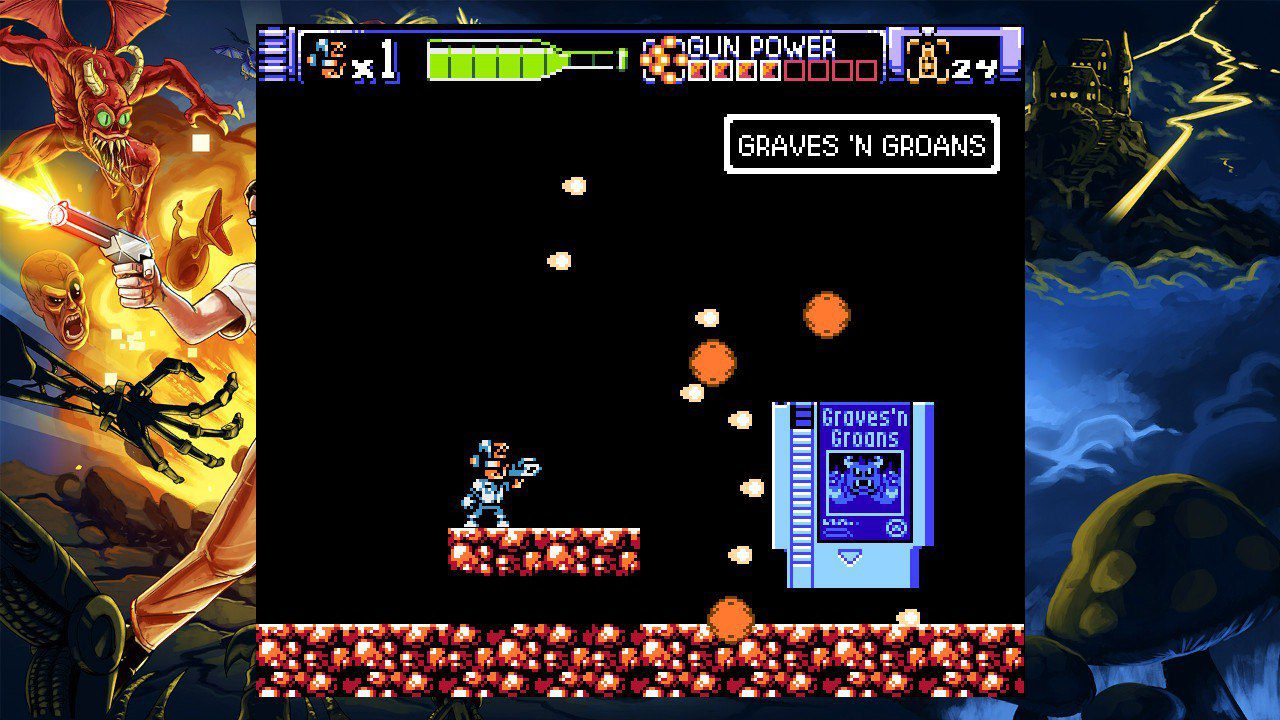
Task: Click the Graves'n Groans label text on cartridge
Action: [862, 423]
